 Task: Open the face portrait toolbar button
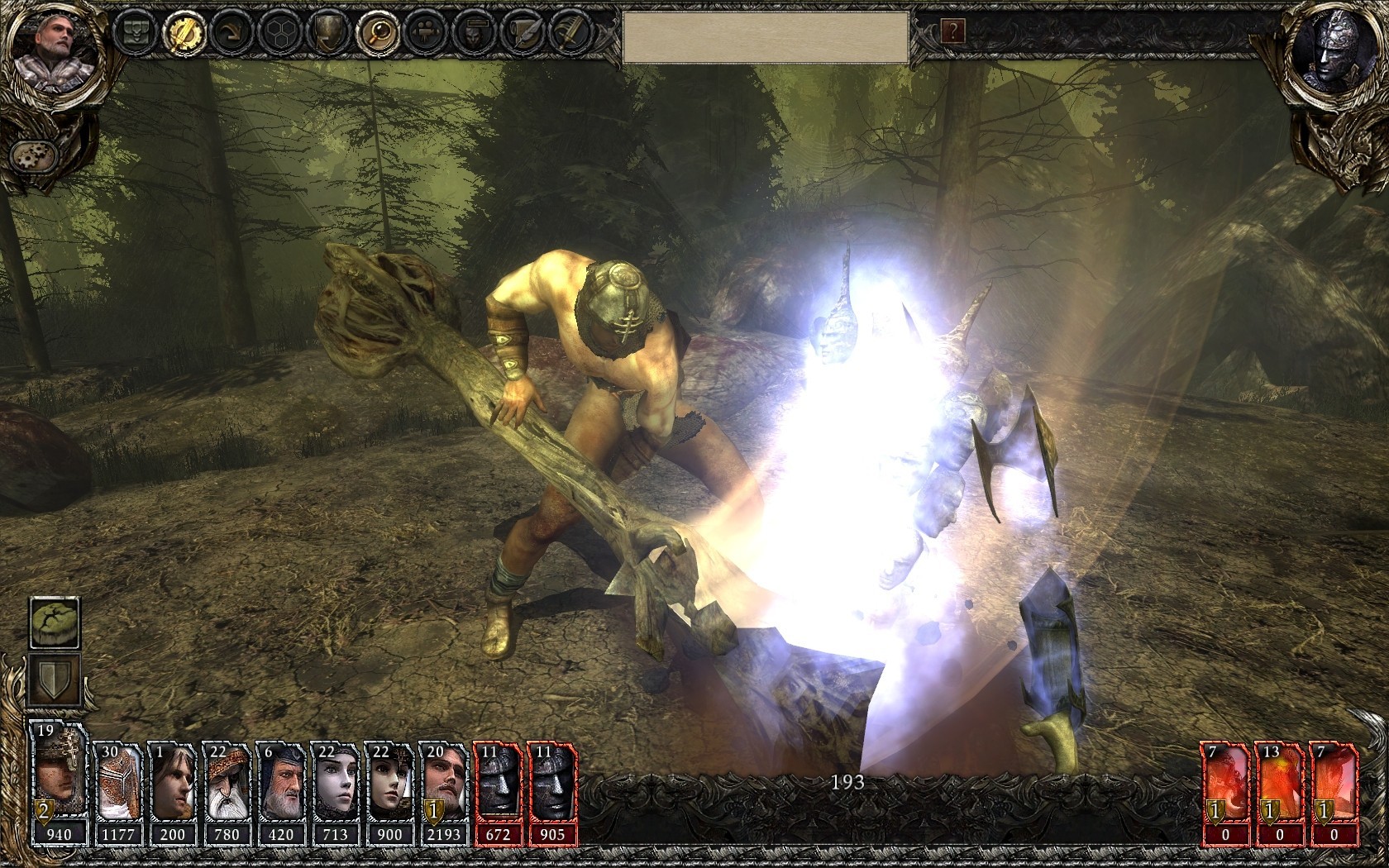tap(475, 33)
